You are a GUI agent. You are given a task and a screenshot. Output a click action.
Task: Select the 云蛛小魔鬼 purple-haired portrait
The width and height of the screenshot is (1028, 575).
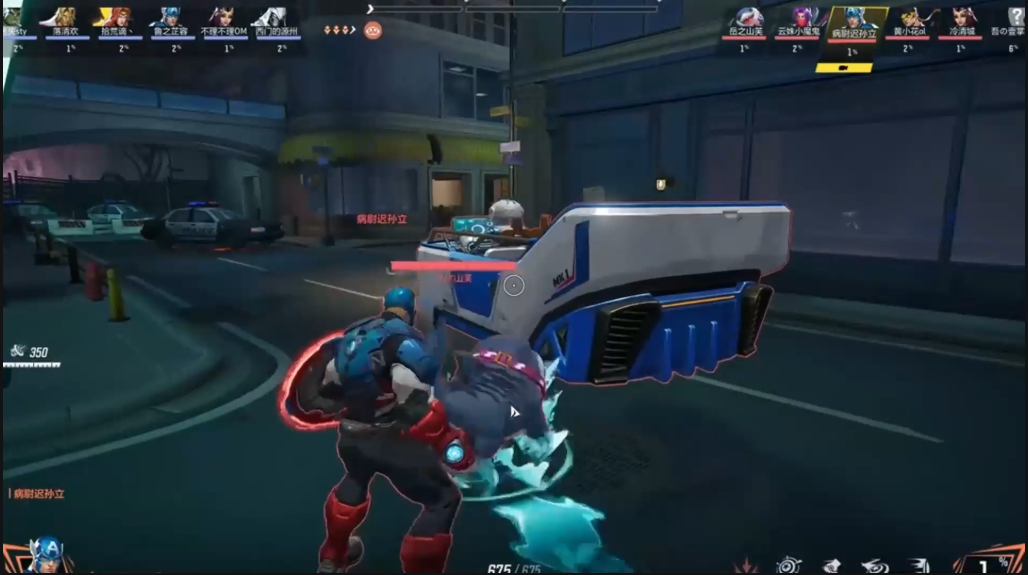point(803,17)
